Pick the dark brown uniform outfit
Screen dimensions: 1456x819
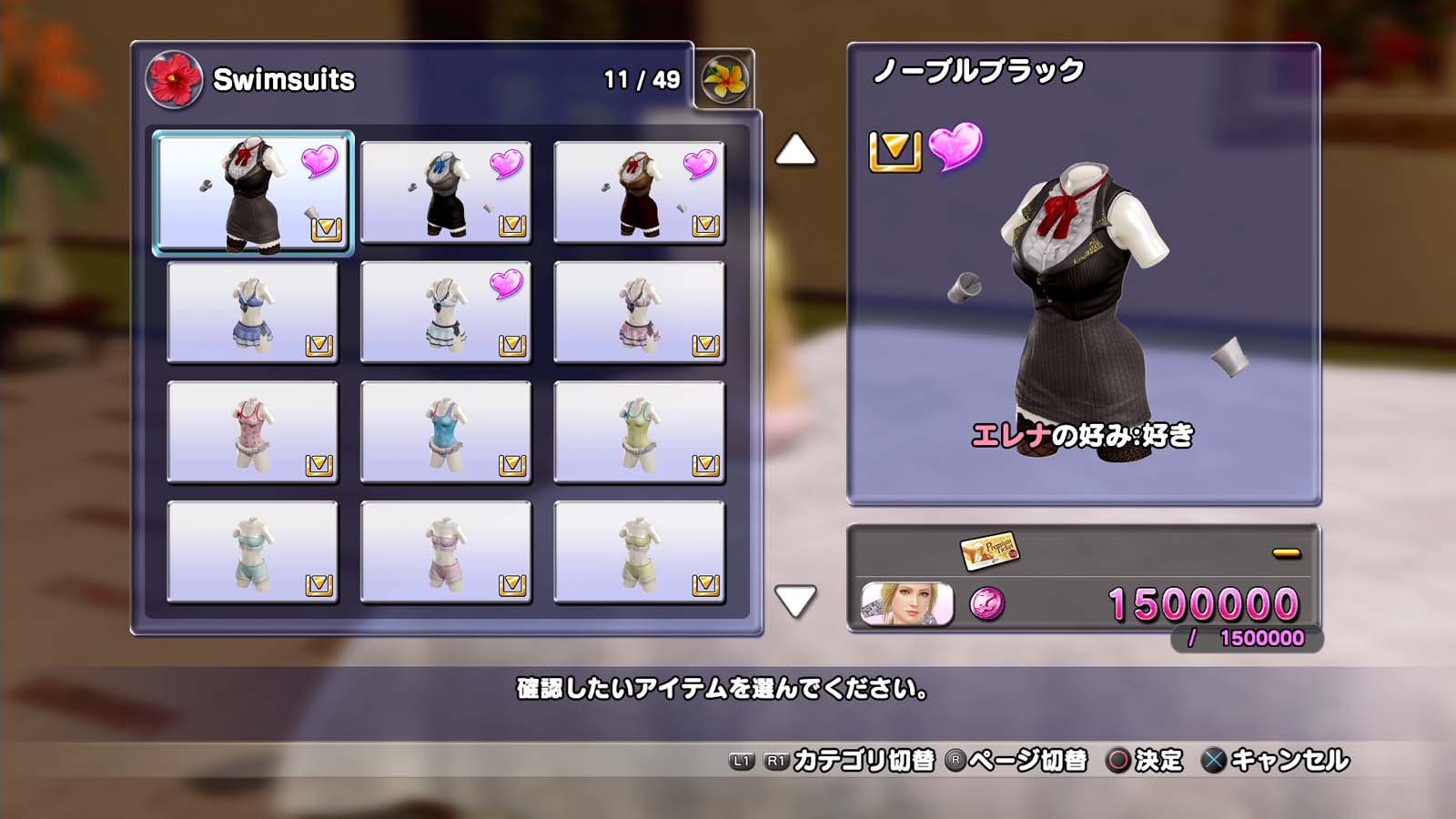(639, 193)
